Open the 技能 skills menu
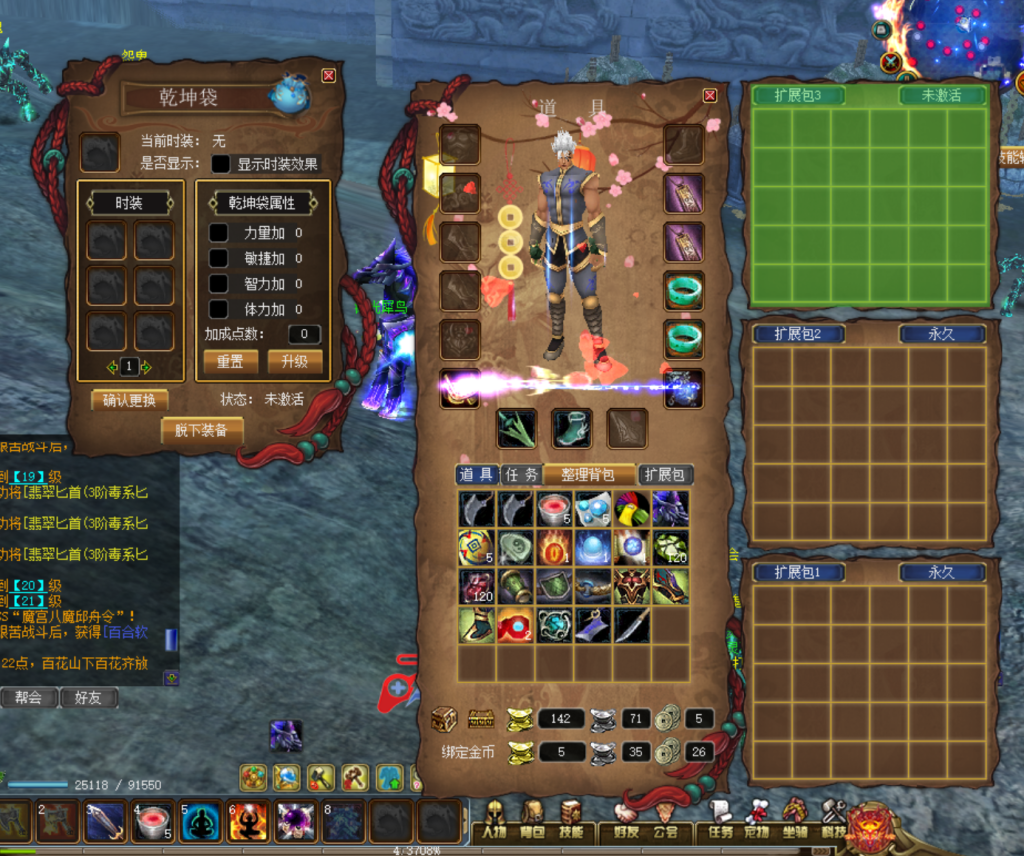Viewport: 1024px width, 856px height. coord(572,831)
